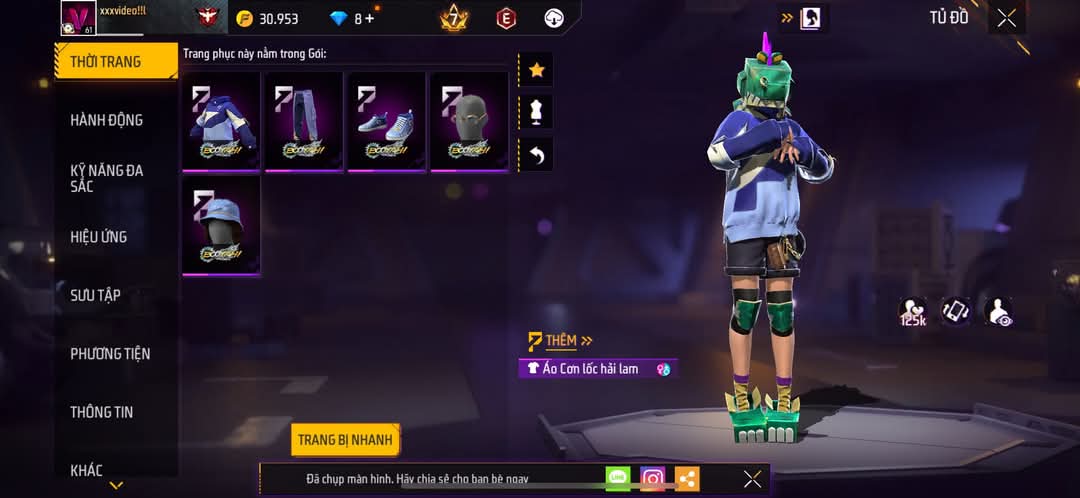This screenshot has height=498, width=1080.
Task: Tap the TRANG BỊ NHANH button
Action: coord(346,439)
